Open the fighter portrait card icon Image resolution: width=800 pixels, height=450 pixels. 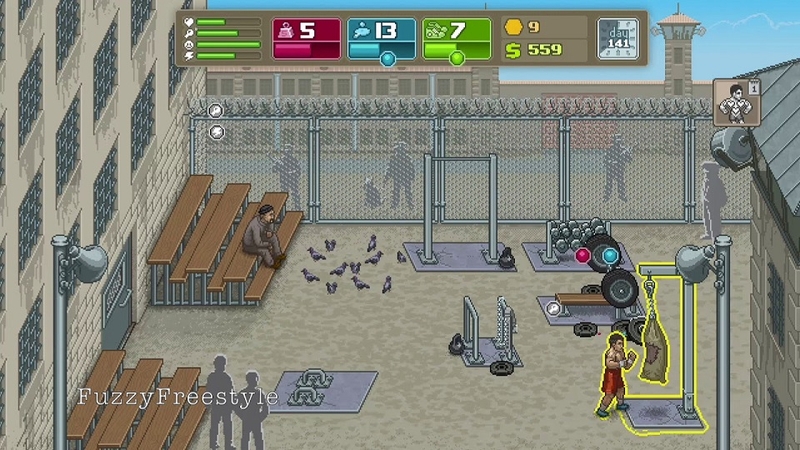tap(736, 103)
